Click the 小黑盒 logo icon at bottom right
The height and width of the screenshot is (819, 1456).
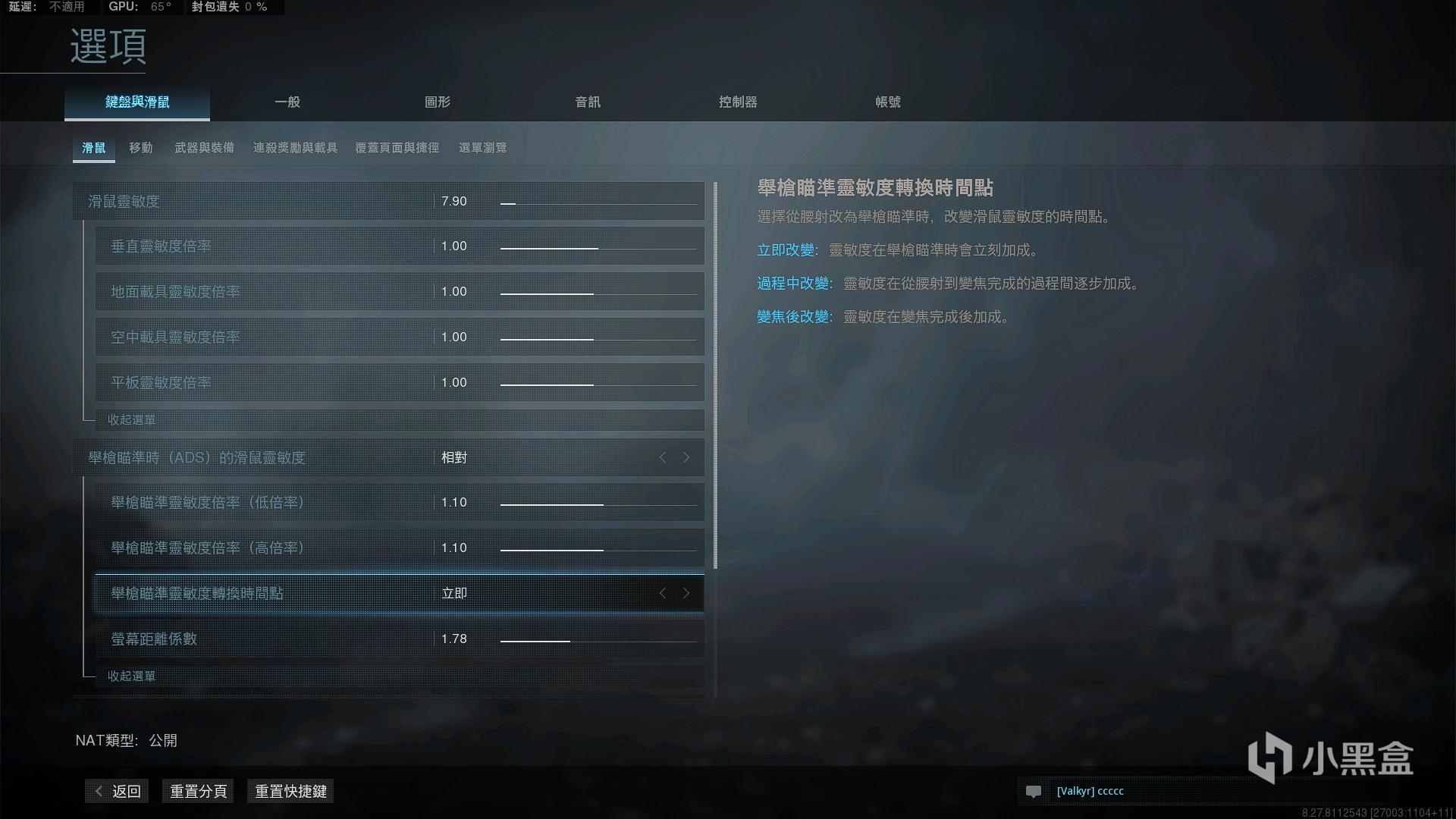[1274, 755]
